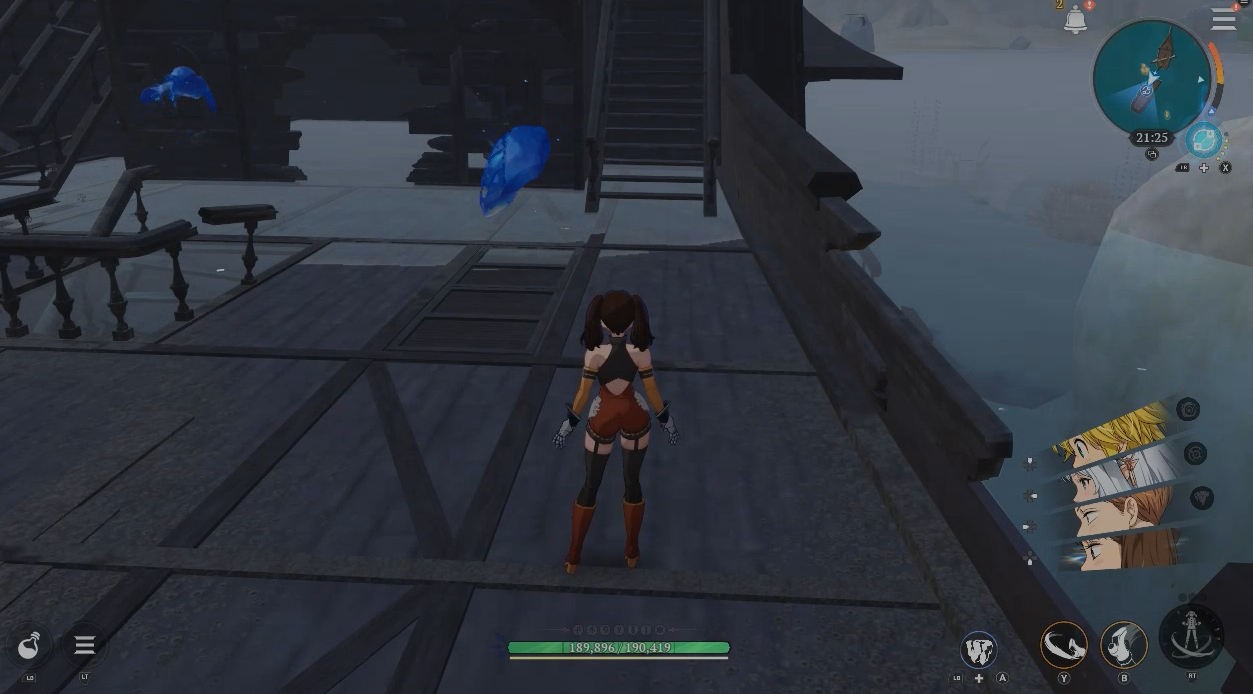Toggle the minimap view button under the clock
Screen dimensions: 1253x694
(1152, 155)
